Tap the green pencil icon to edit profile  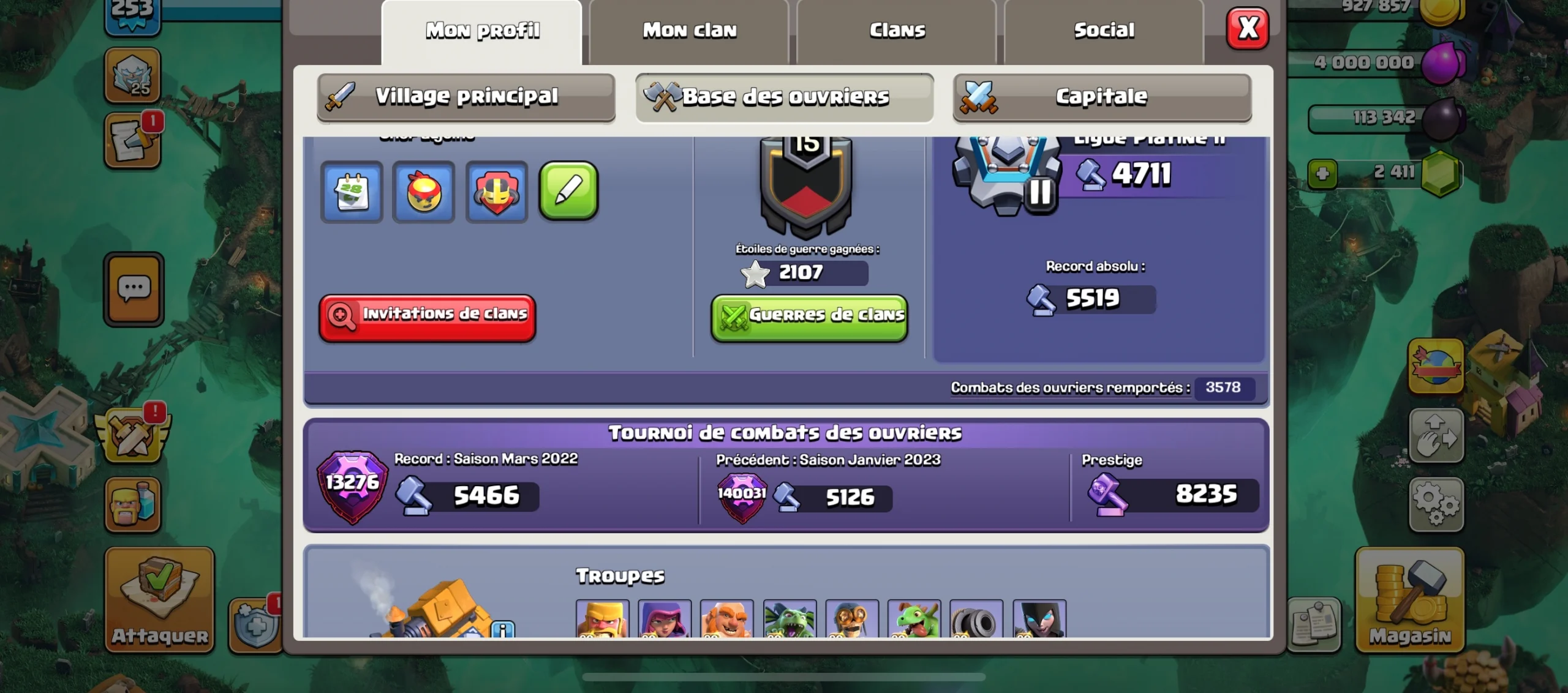coord(568,192)
